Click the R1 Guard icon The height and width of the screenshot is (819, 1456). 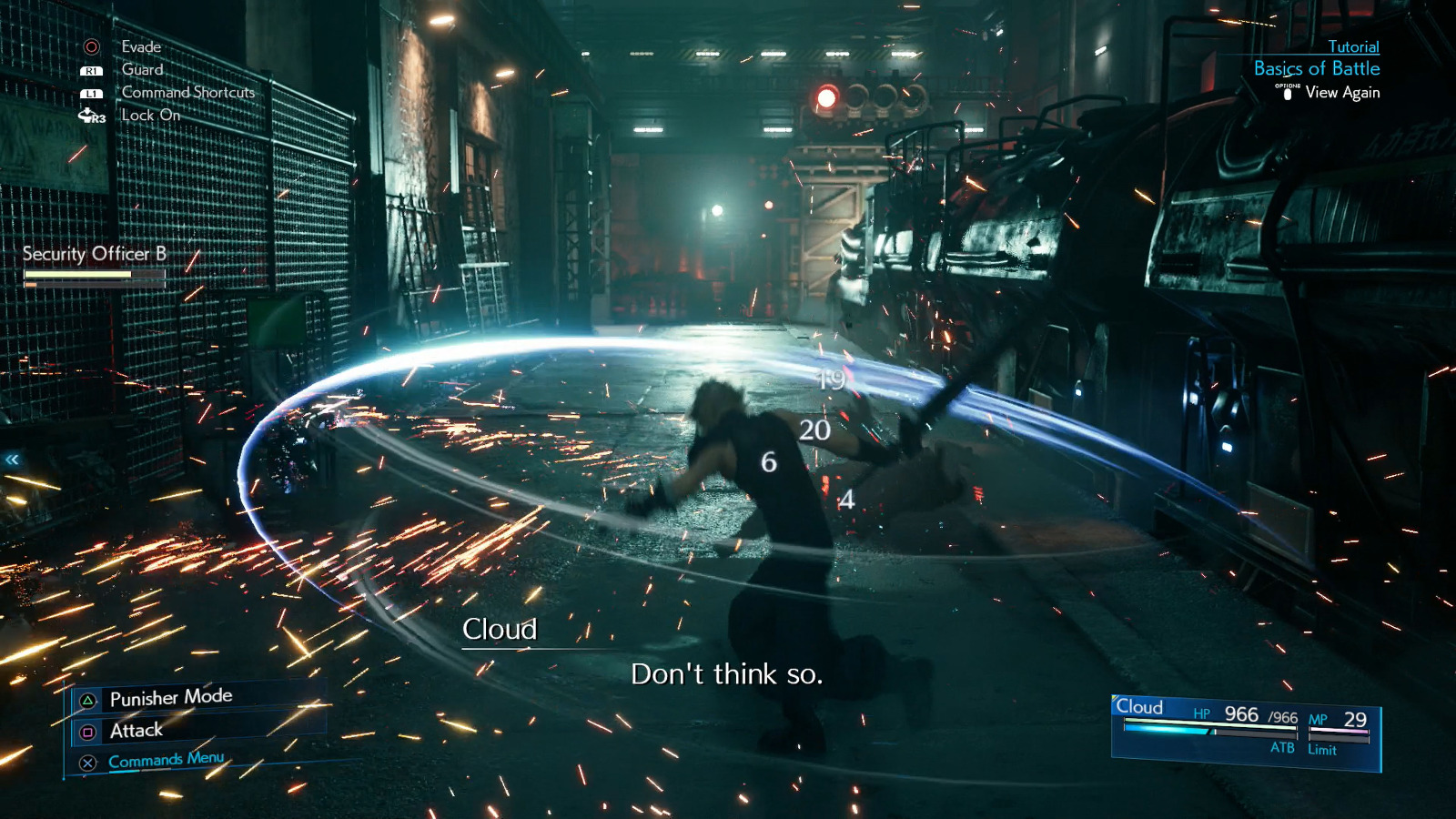91,69
